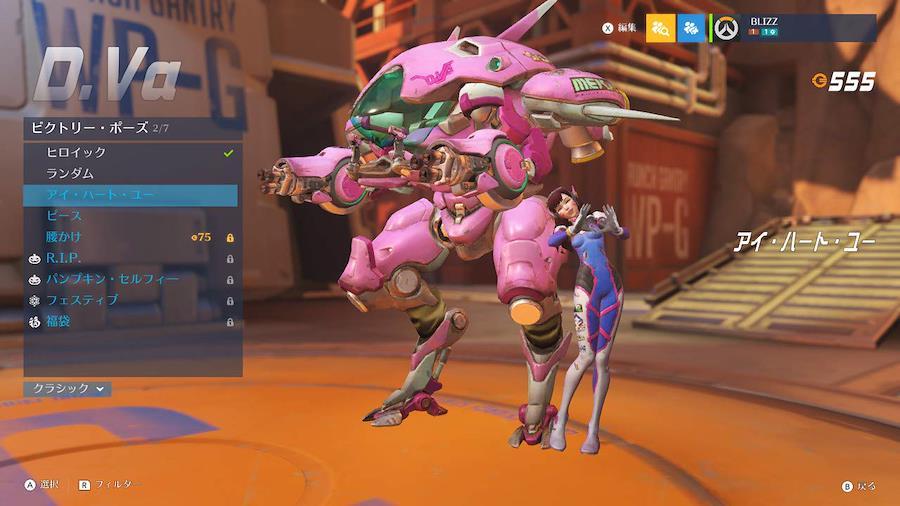
Task: Choose the locked R.I.P. pose
Action: (x=130, y=258)
